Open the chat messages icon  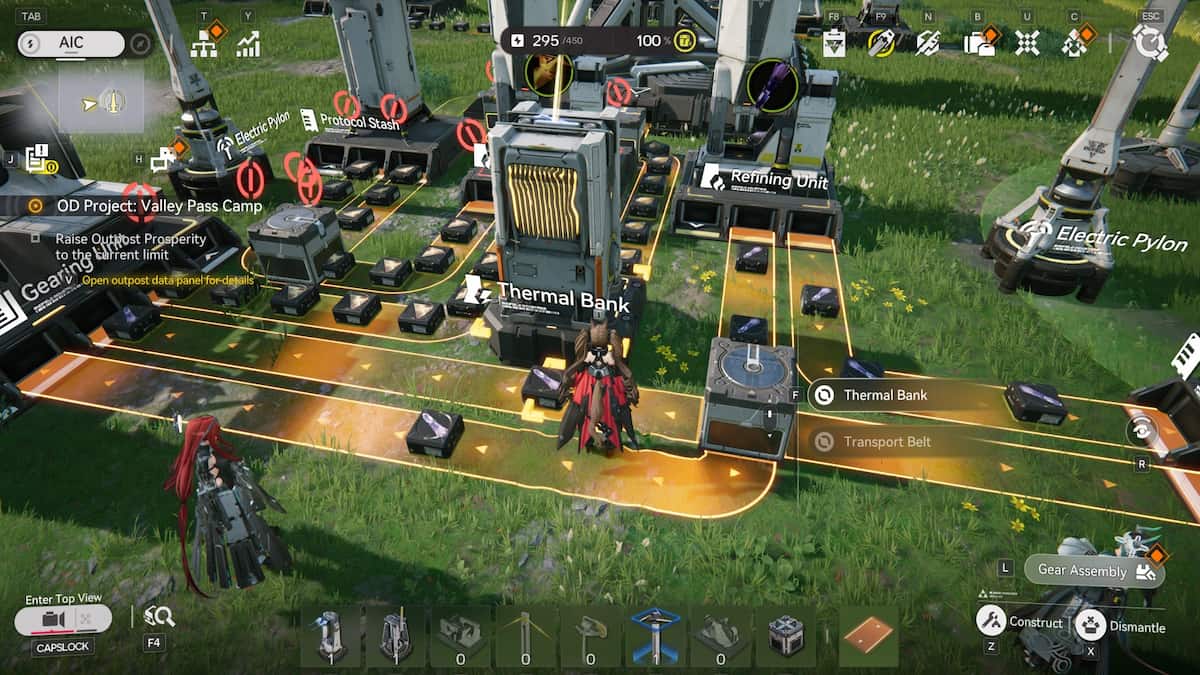(x=163, y=158)
